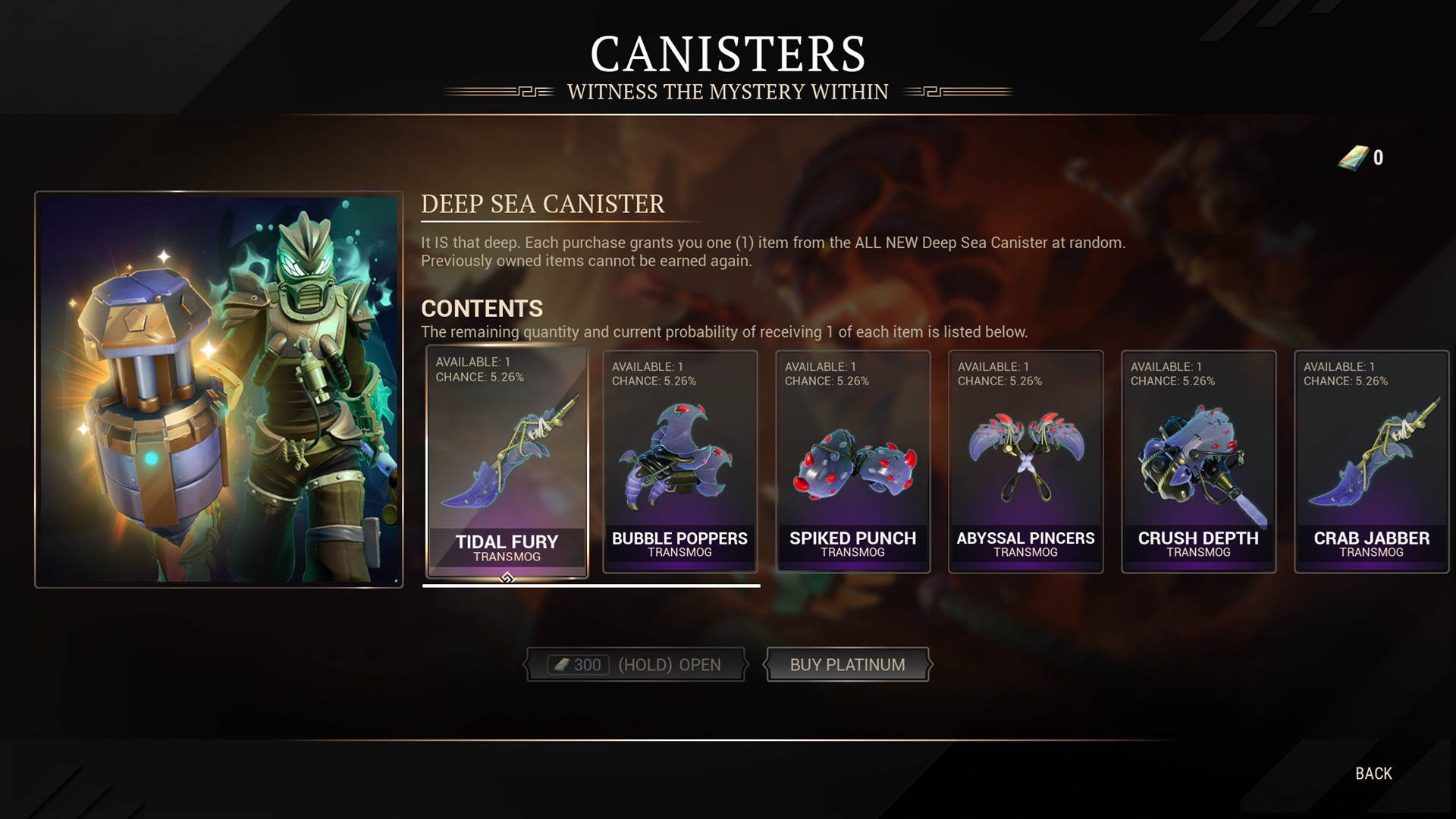Select the Tidal Fury transmog card

pyautogui.click(x=507, y=462)
